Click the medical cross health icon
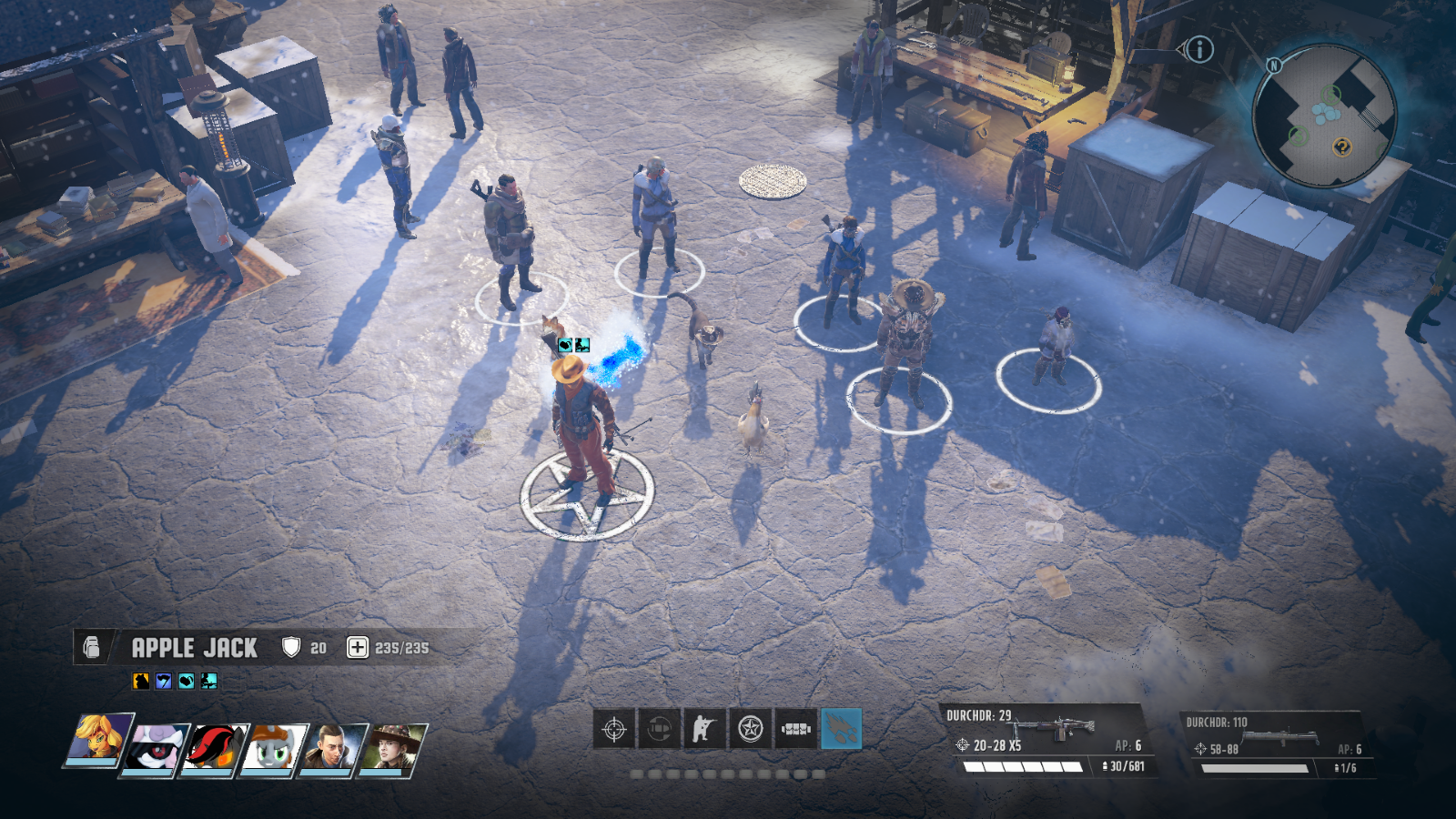This screenshot has width=1456, height=819. tap(358, 647)
